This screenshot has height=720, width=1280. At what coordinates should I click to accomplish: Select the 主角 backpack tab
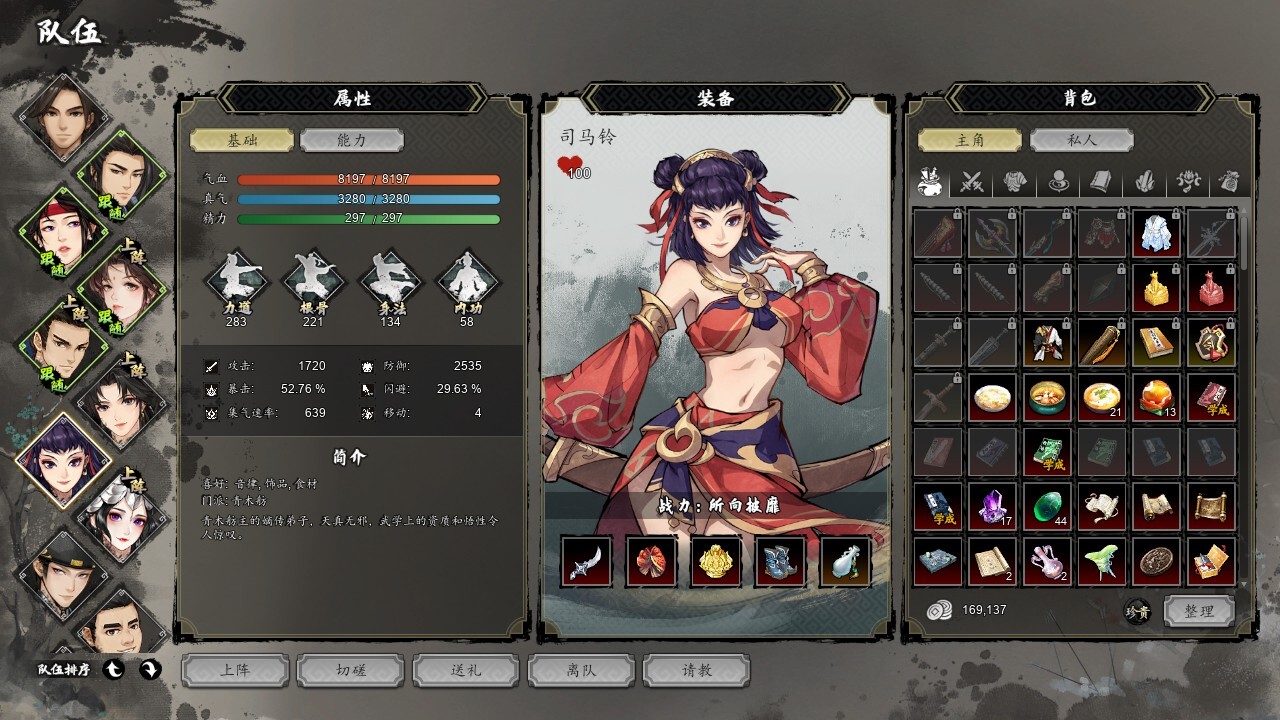970,141
